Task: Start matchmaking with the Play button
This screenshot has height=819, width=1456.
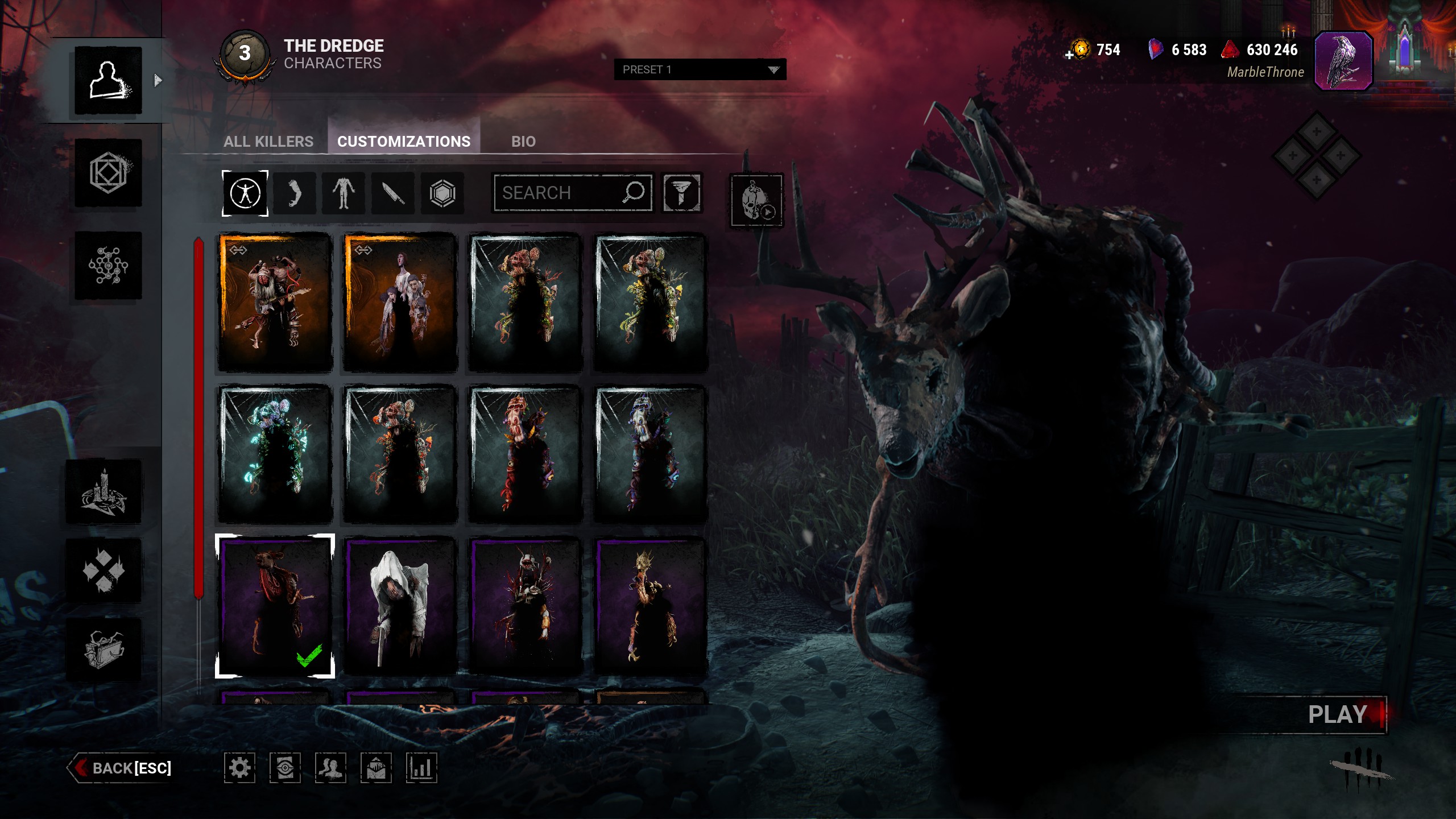Action: click(1338, 714)
